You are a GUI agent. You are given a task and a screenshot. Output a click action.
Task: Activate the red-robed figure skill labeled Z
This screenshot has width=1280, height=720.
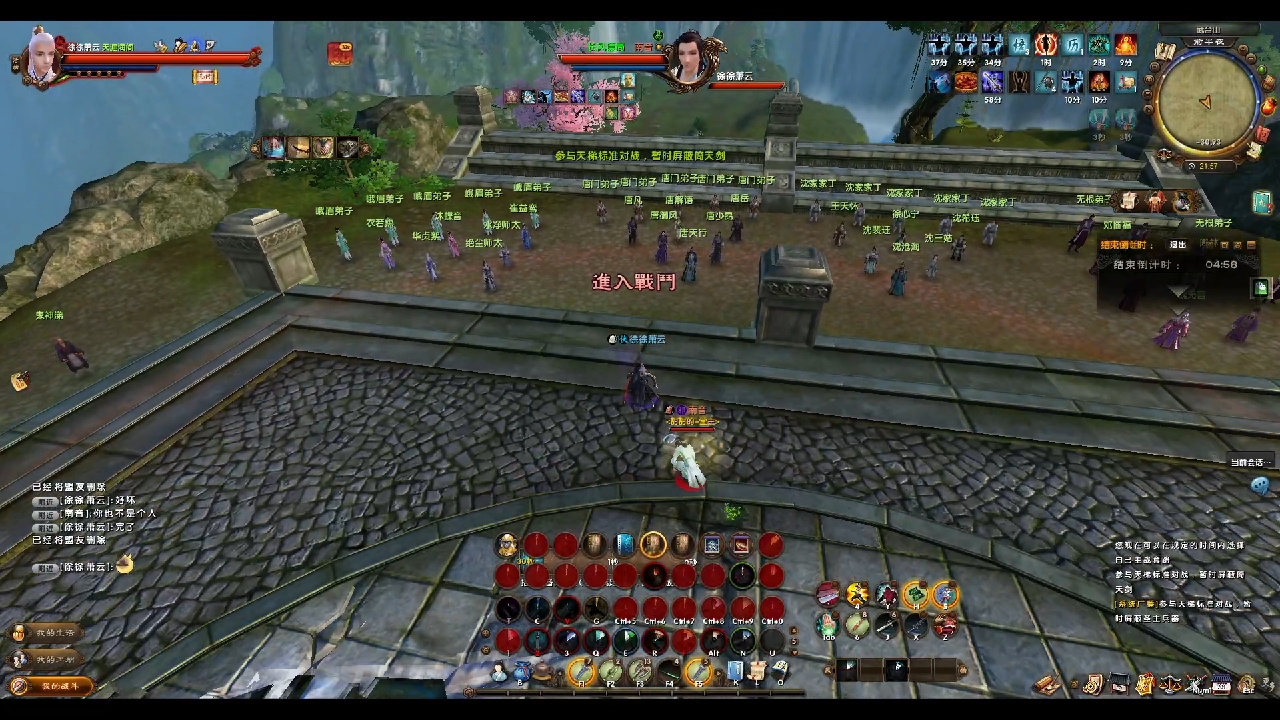point(945,626)
